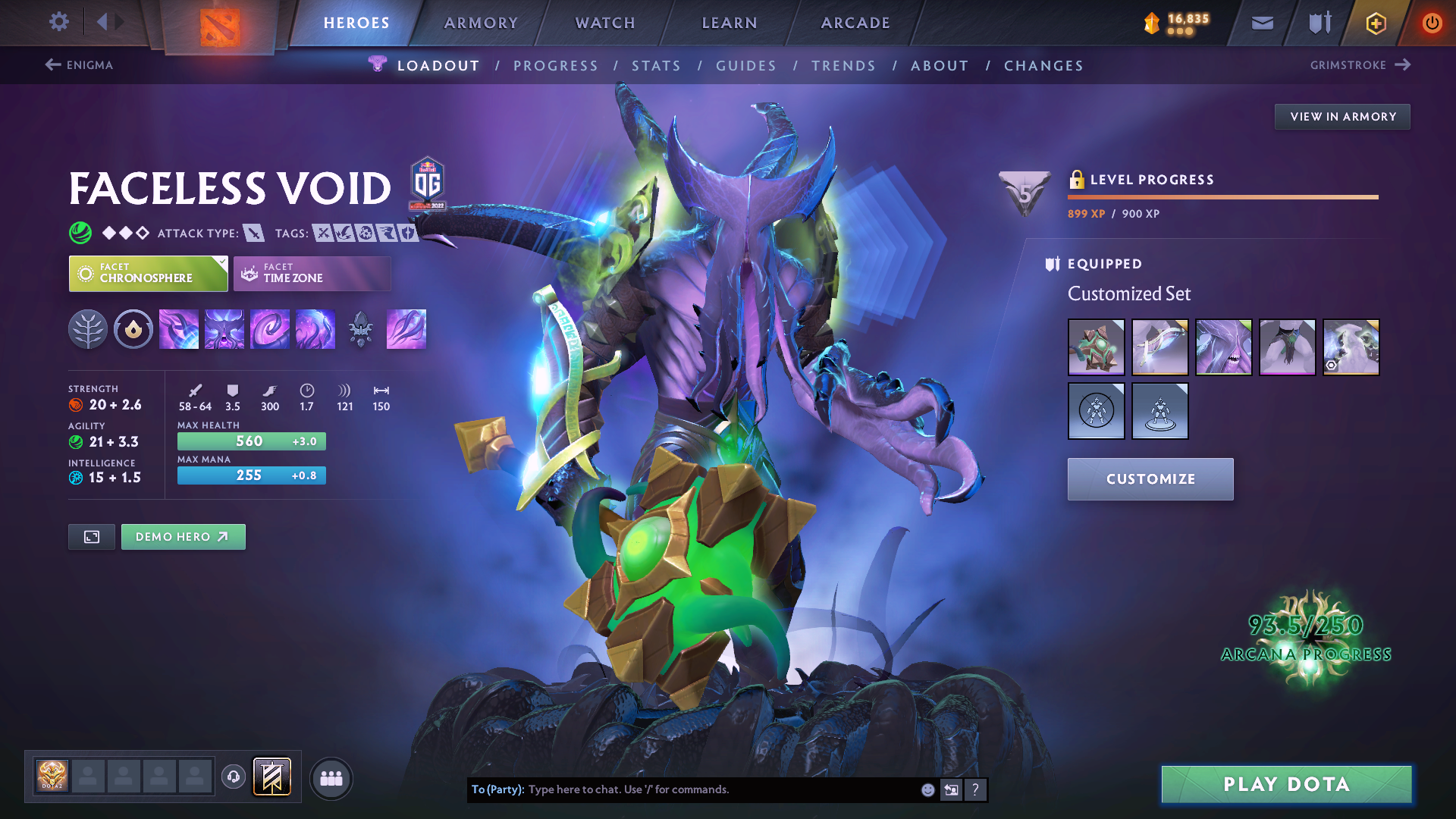This screenshot has width=1456, height=819.
Task: Go back to previous hero Enigma
Action: (x=79, y=65)
